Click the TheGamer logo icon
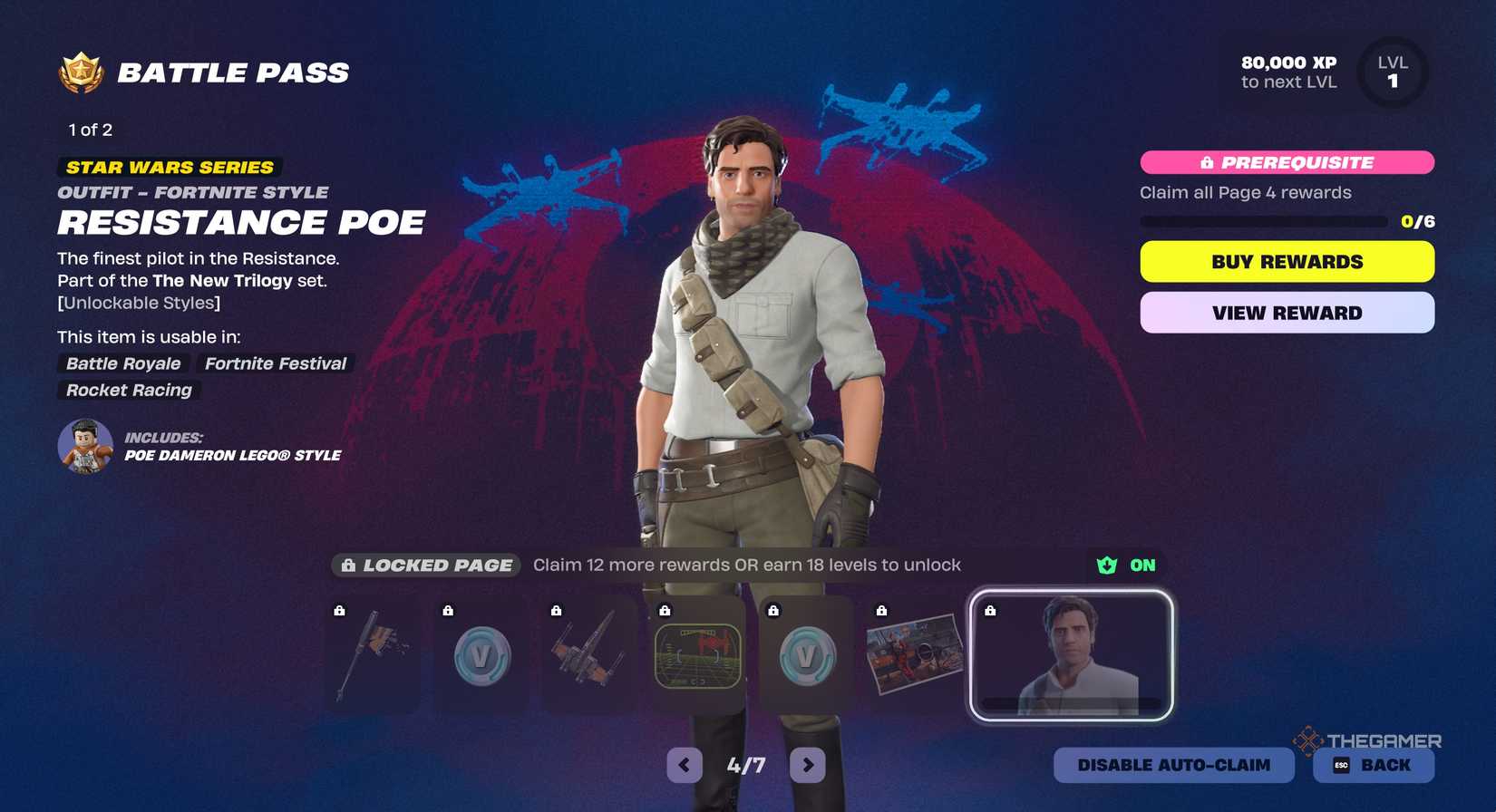The width and height of the screenshot is (1496, 812). pyautogui.click(x=1303, y=740)
